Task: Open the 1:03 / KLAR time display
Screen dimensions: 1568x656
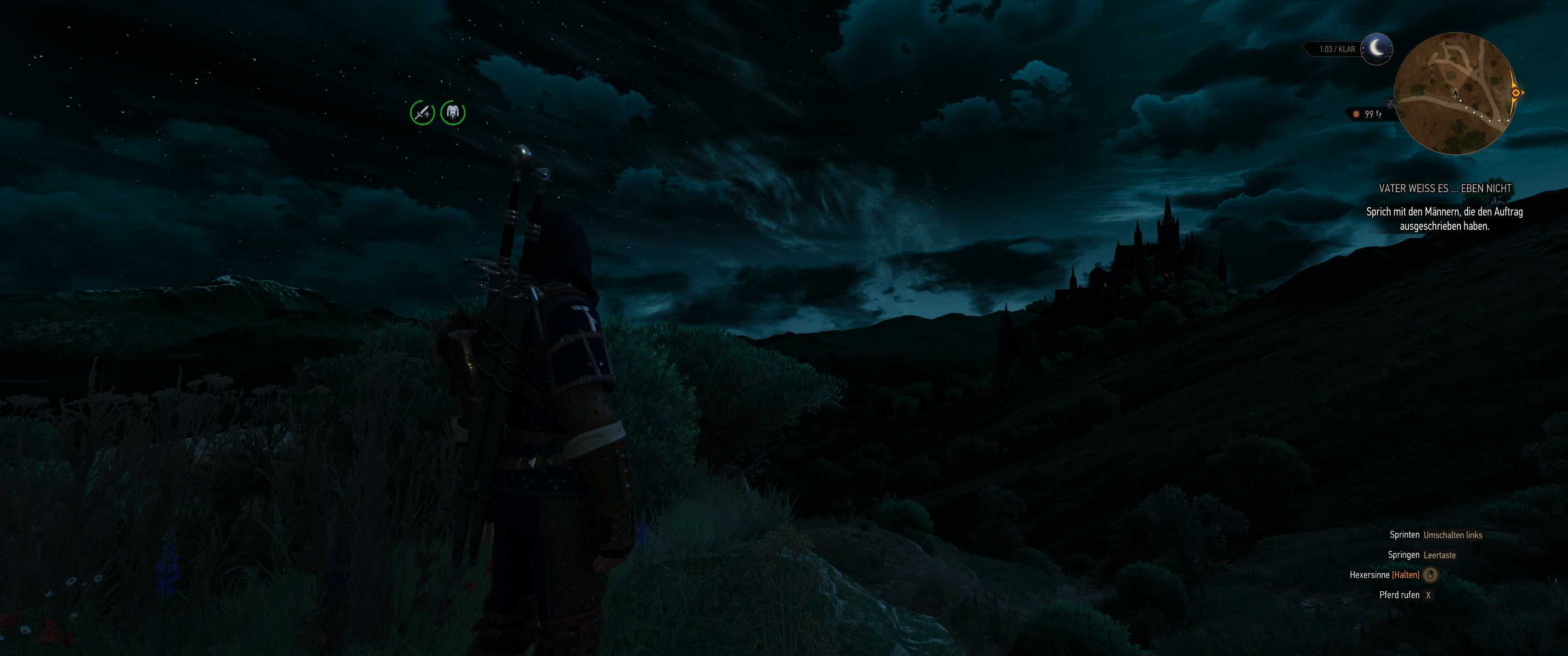Action: point(1337,49)
